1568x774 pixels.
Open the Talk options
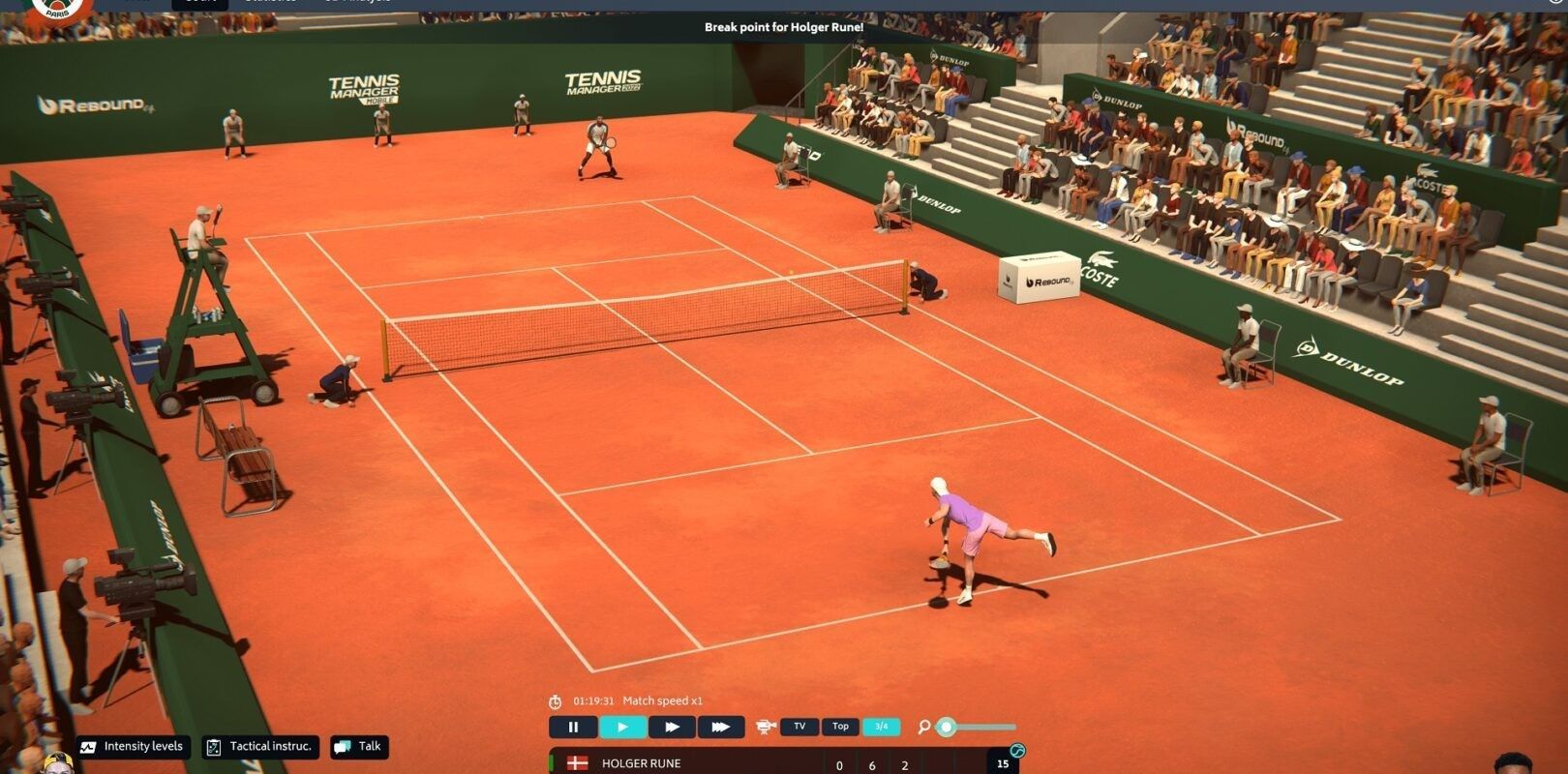(359, 747)
